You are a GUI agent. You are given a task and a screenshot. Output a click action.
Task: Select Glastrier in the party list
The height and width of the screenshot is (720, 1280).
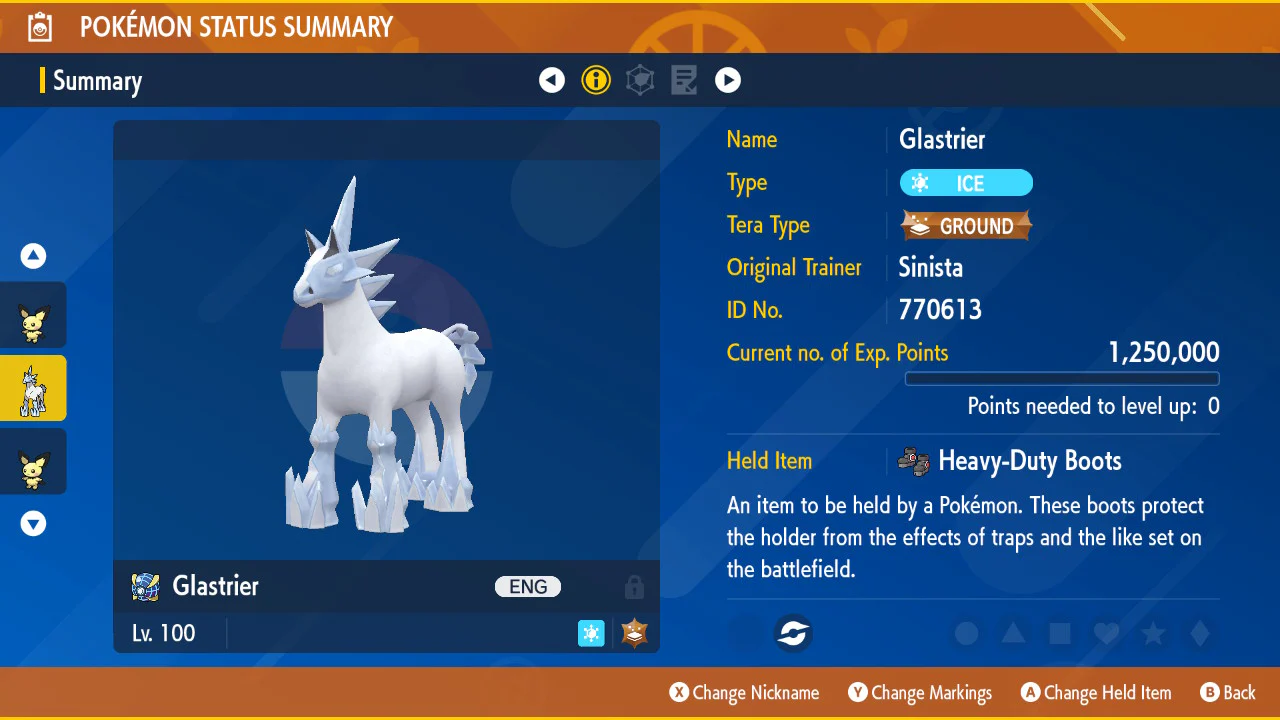click(34, 388)
